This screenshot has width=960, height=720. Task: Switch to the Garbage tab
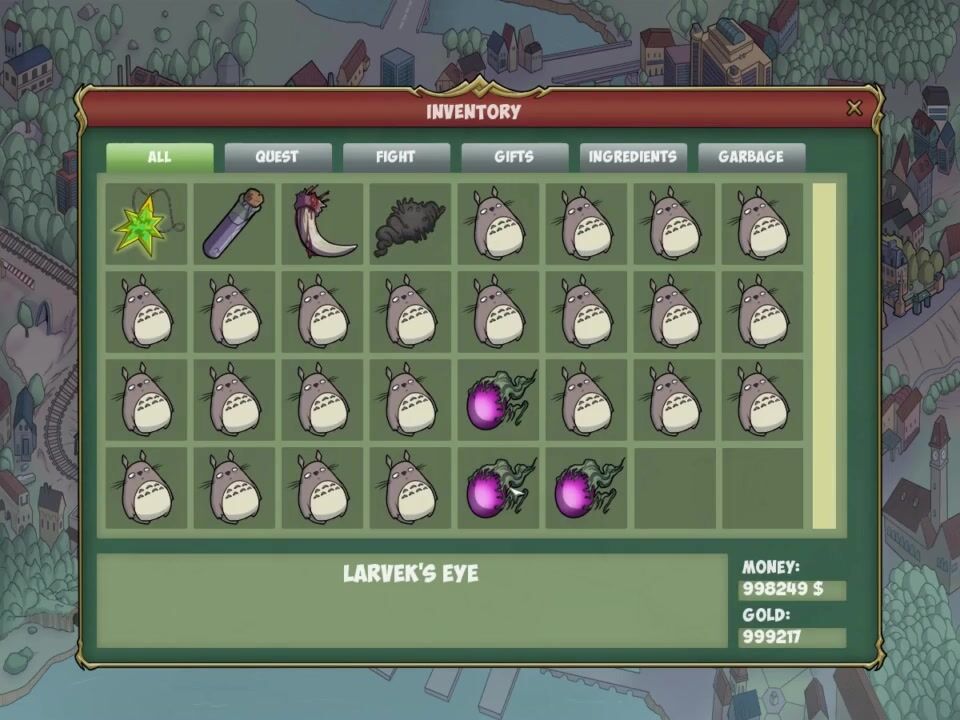(751, 157)
